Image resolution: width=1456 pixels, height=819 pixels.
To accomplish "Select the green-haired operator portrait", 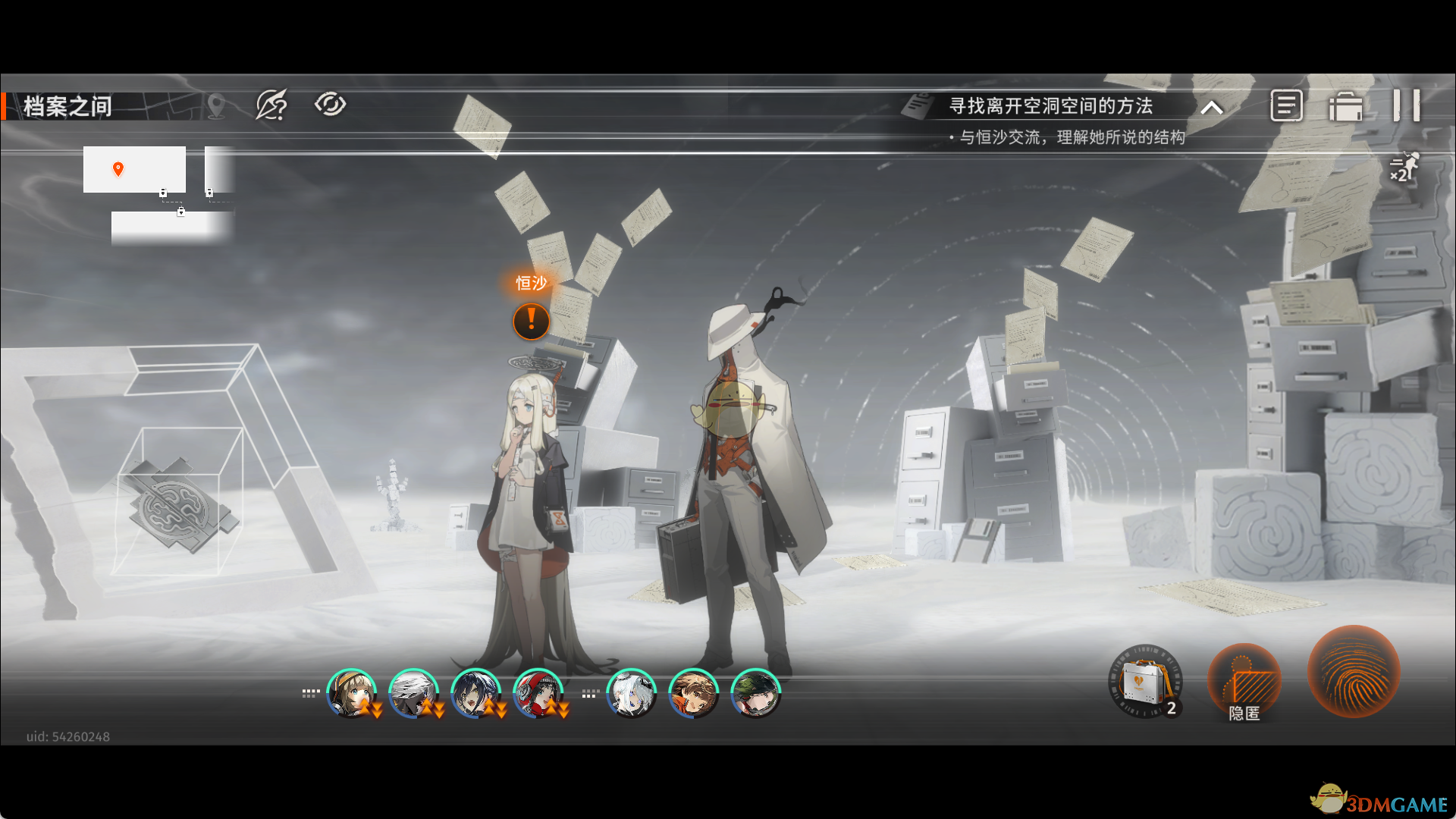I will point(755,692).
